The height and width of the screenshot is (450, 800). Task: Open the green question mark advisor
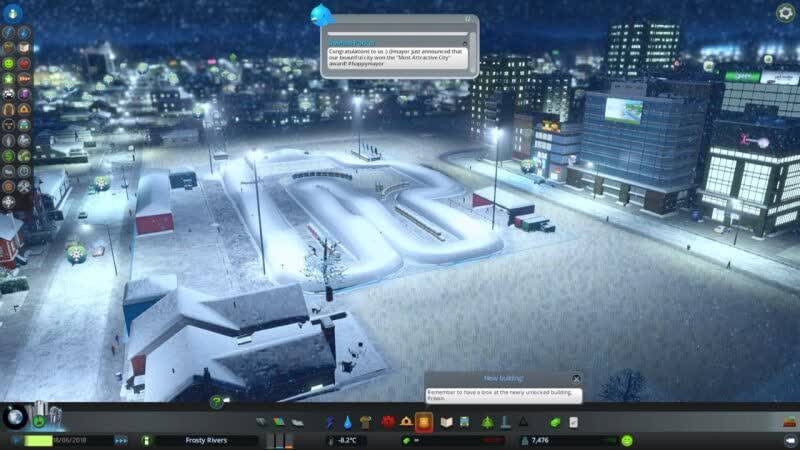pyautogui.click(x=215, y=402)
